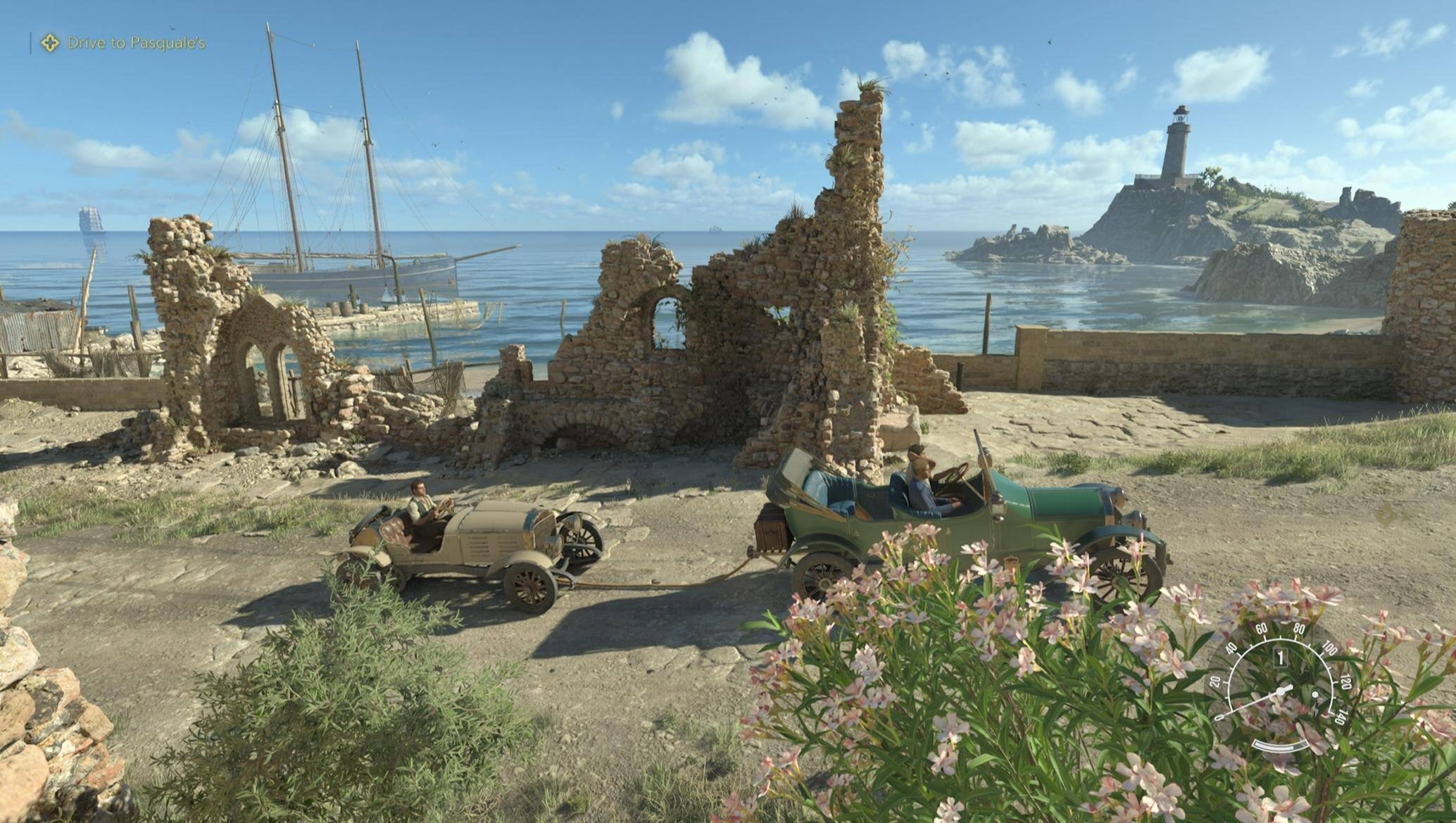1456x823 pixels.
Task: Click the "100" label on the speedometer
Action: [x=1331, y=648]
